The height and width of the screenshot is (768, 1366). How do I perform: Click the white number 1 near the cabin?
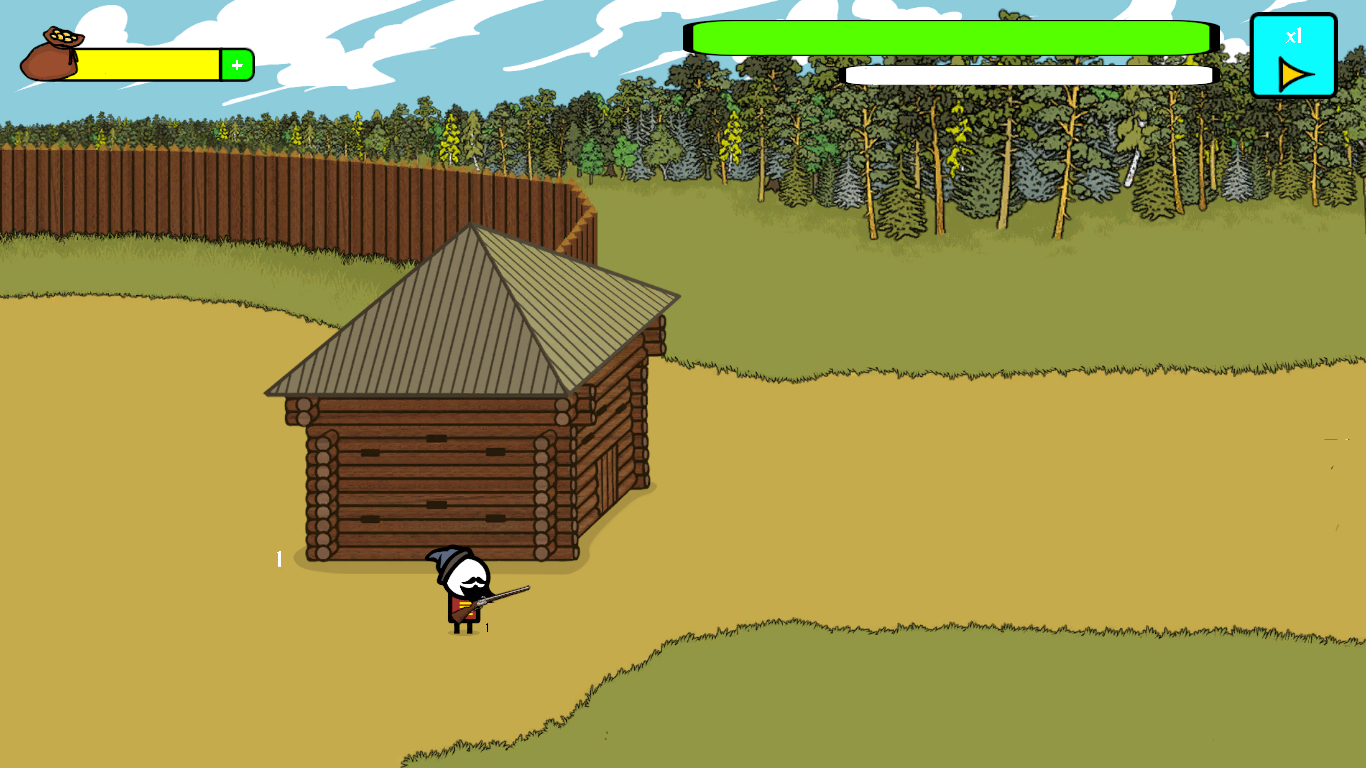point(277,560)
